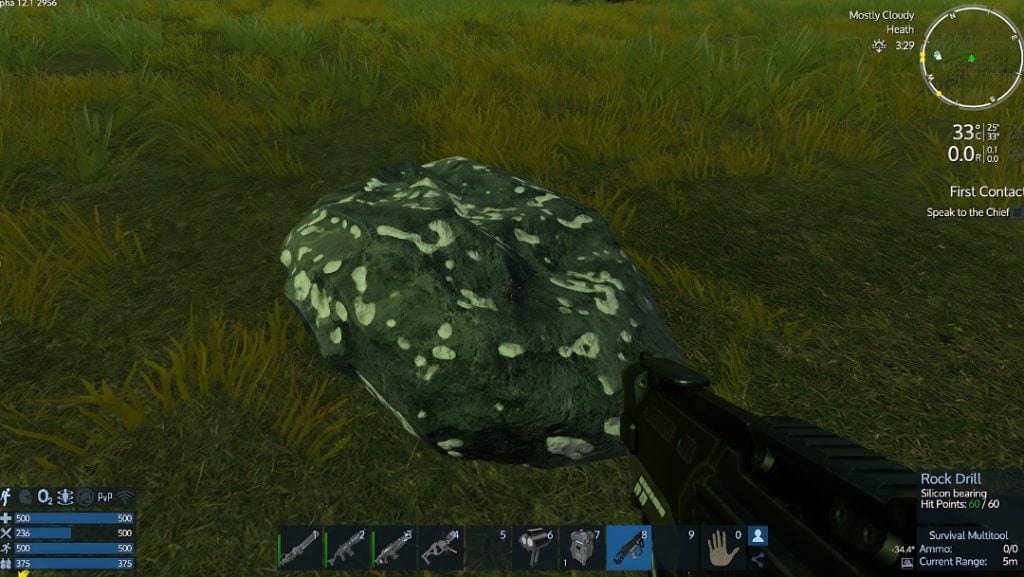1024x577 pixels.
Task: Click the running figure status icon
Action: [7, 496]
